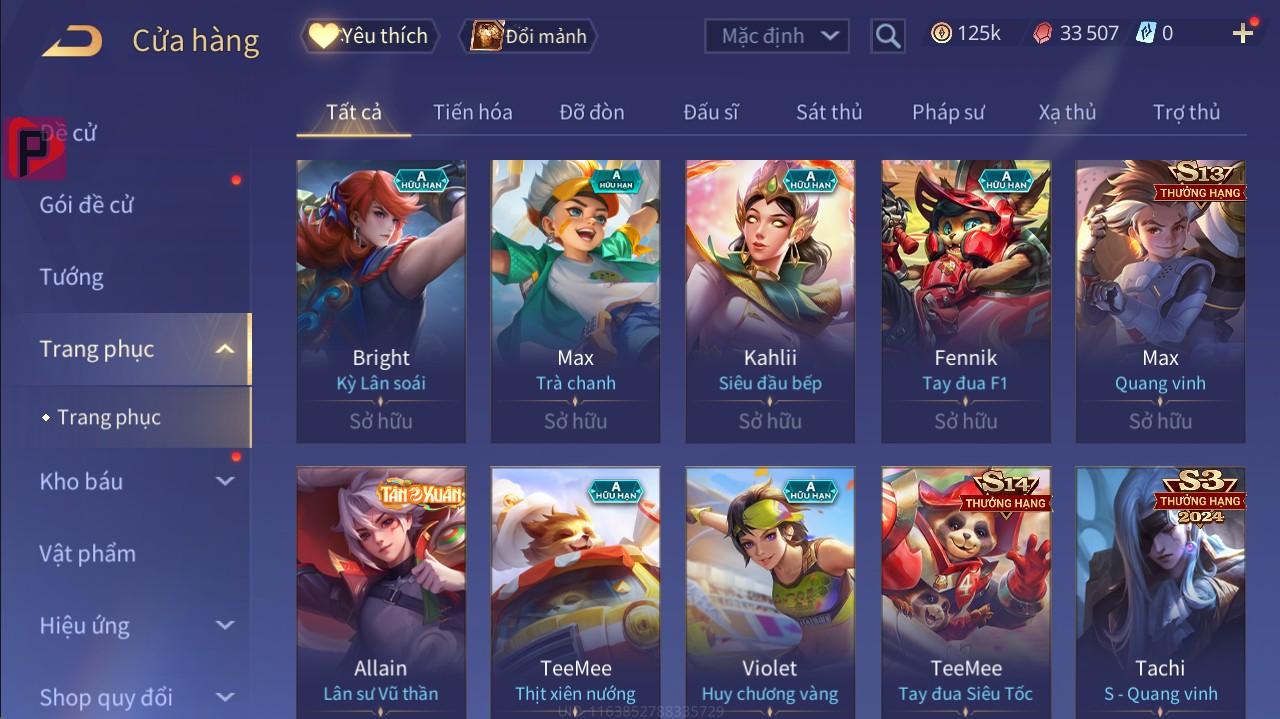Open the Vật phẩm section
Screen dimensions: 1280x719
(x=88, y=553)
